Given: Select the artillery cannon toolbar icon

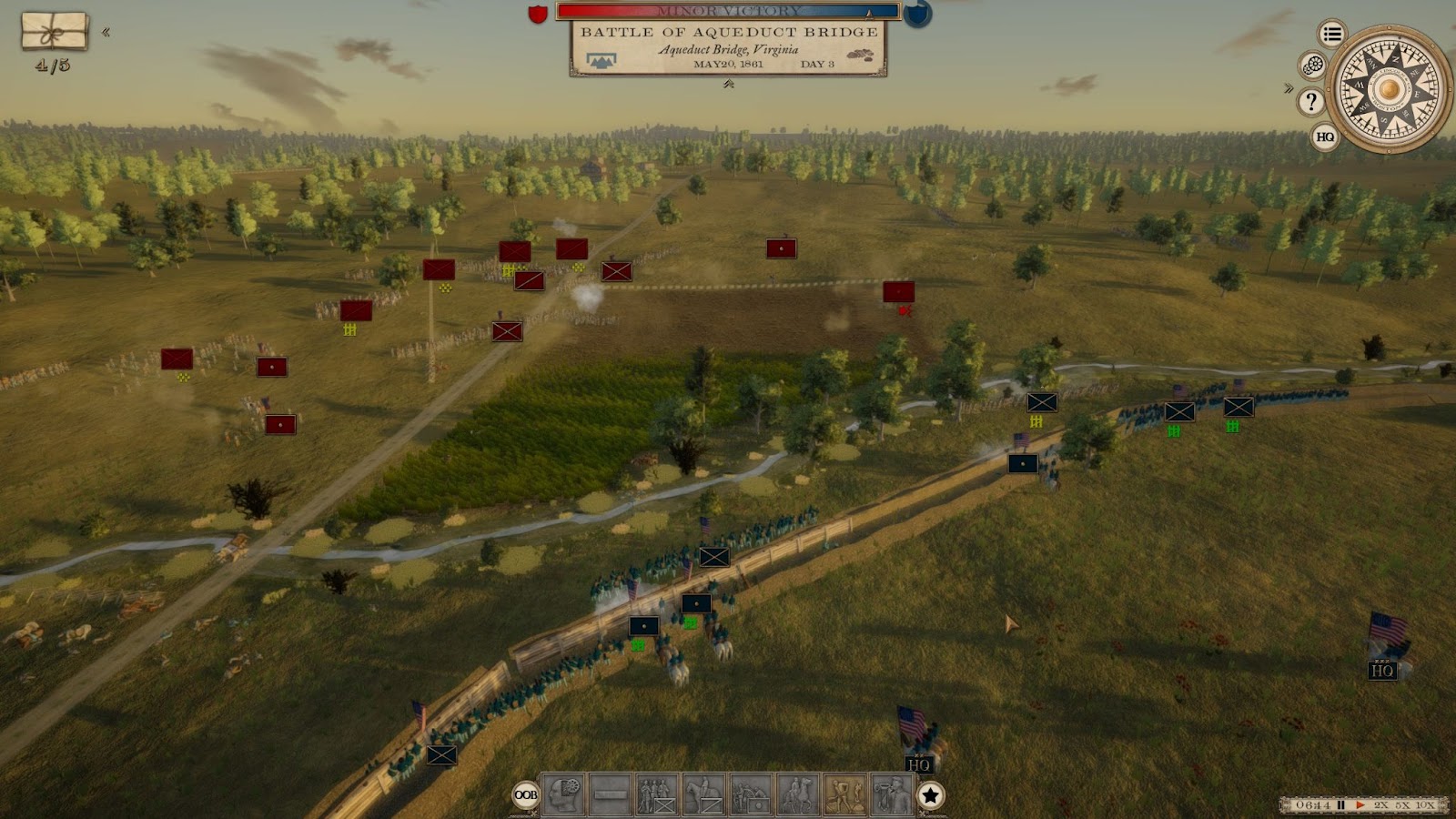Looking at the screenshot, I should (x=751, y=794).
